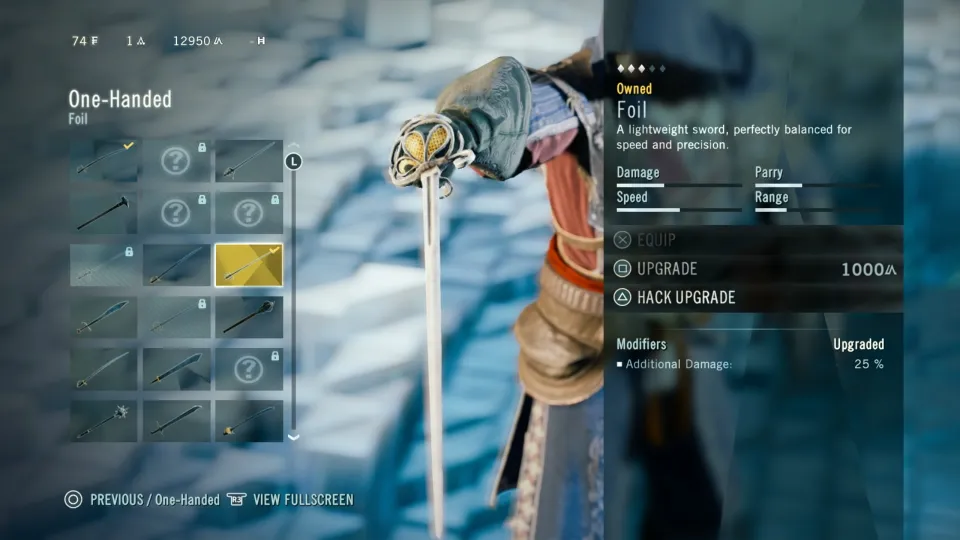Click the weapon list's down scroll arrow

pos(293,437)
